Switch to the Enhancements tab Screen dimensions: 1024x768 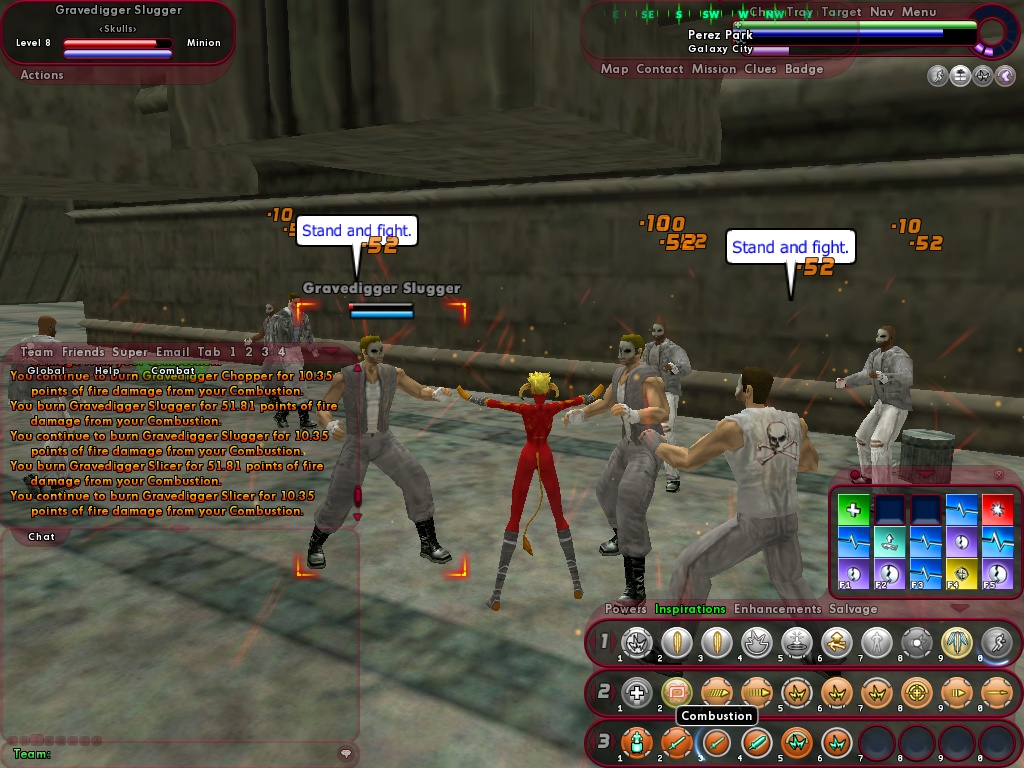click(x=777, y=609)
